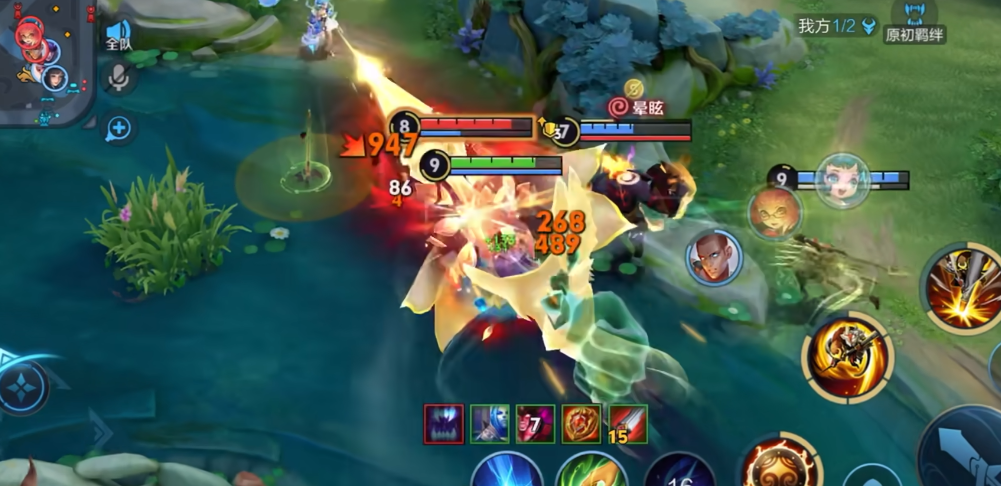
Task: Activate the golden staff-wielding monkey skill
Action: pos(847,357)
